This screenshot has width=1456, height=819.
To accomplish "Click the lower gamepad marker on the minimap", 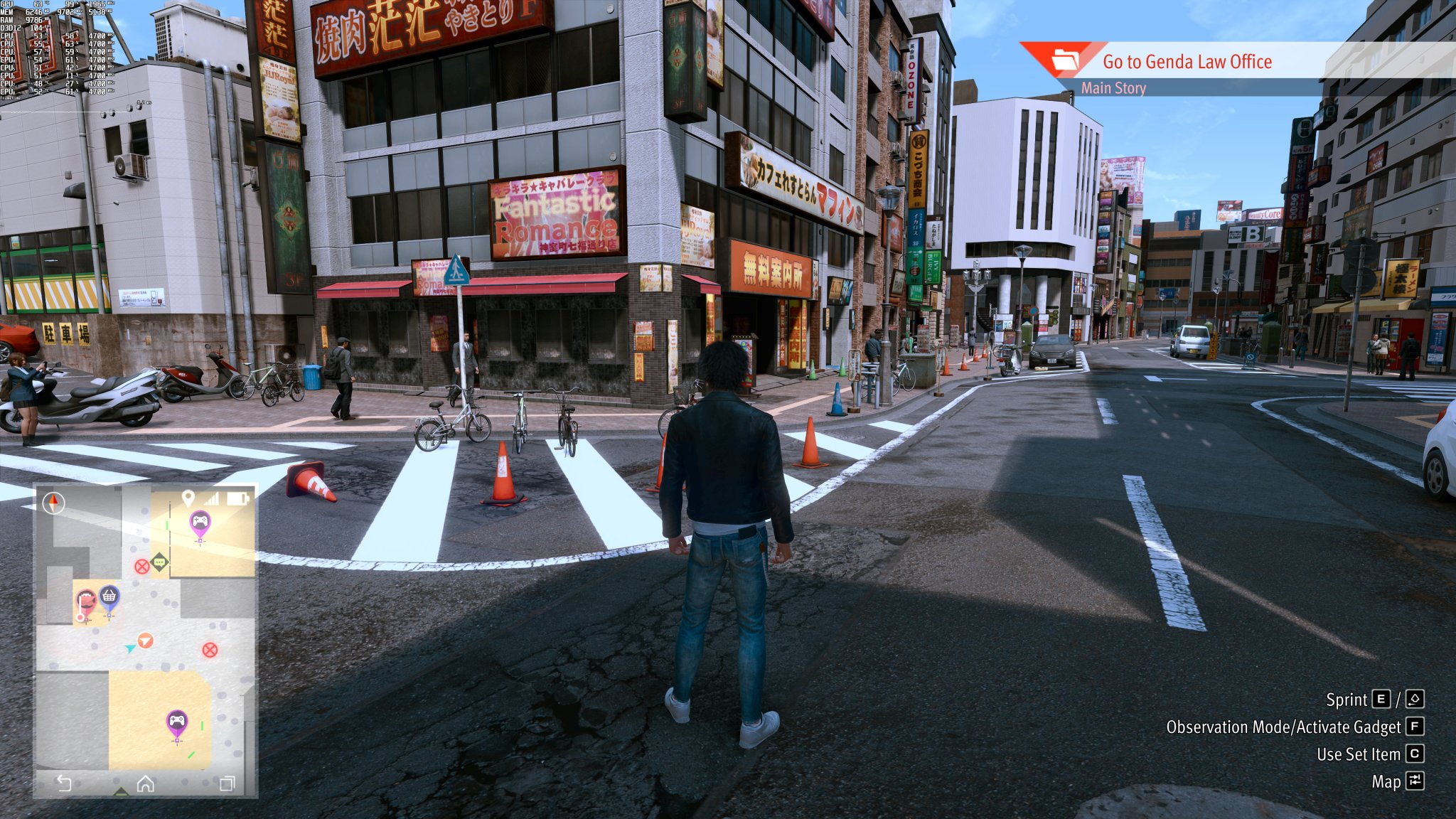I will 178,721.
